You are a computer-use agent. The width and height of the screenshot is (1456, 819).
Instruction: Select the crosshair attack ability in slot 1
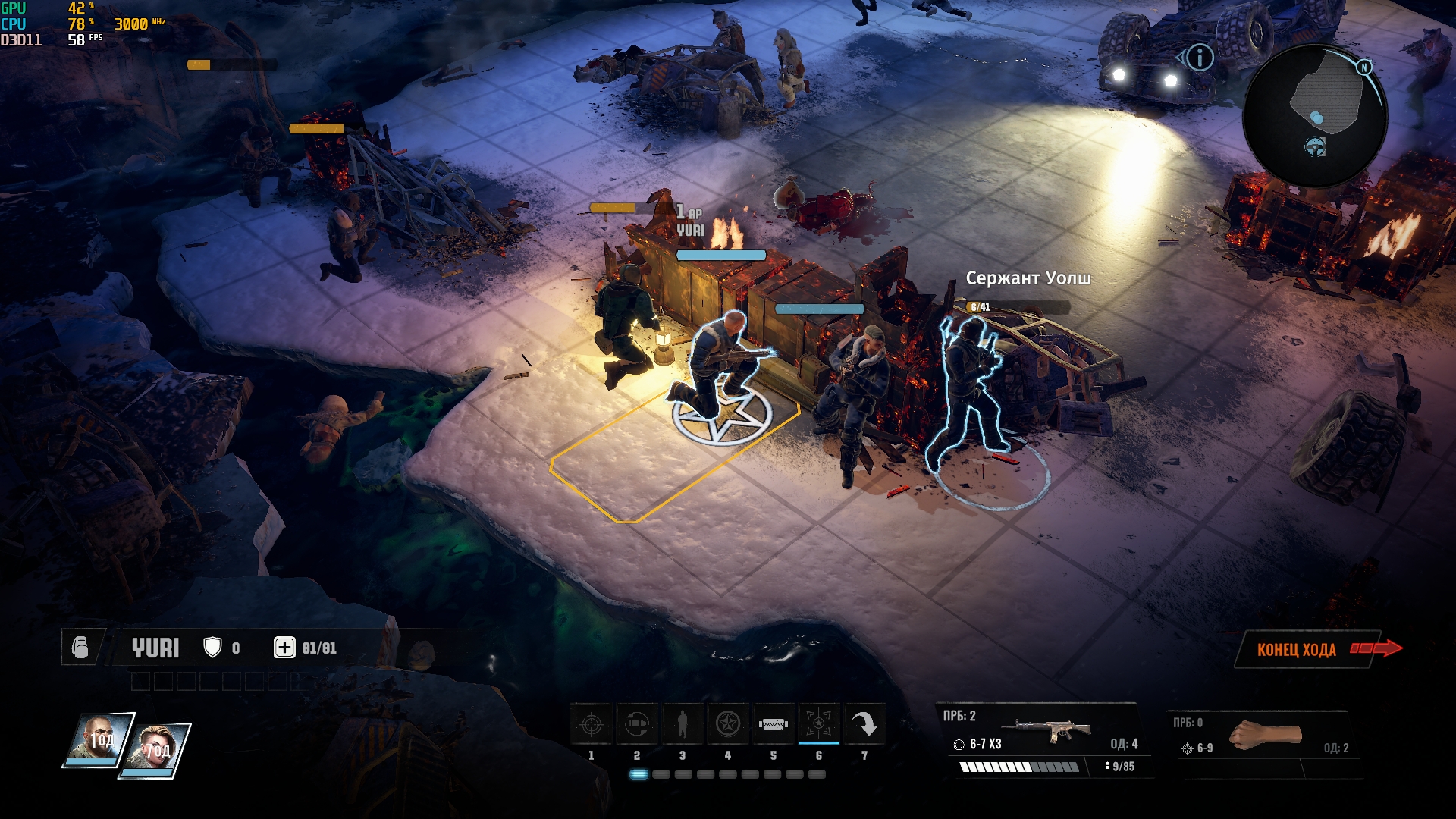[591, 724]
